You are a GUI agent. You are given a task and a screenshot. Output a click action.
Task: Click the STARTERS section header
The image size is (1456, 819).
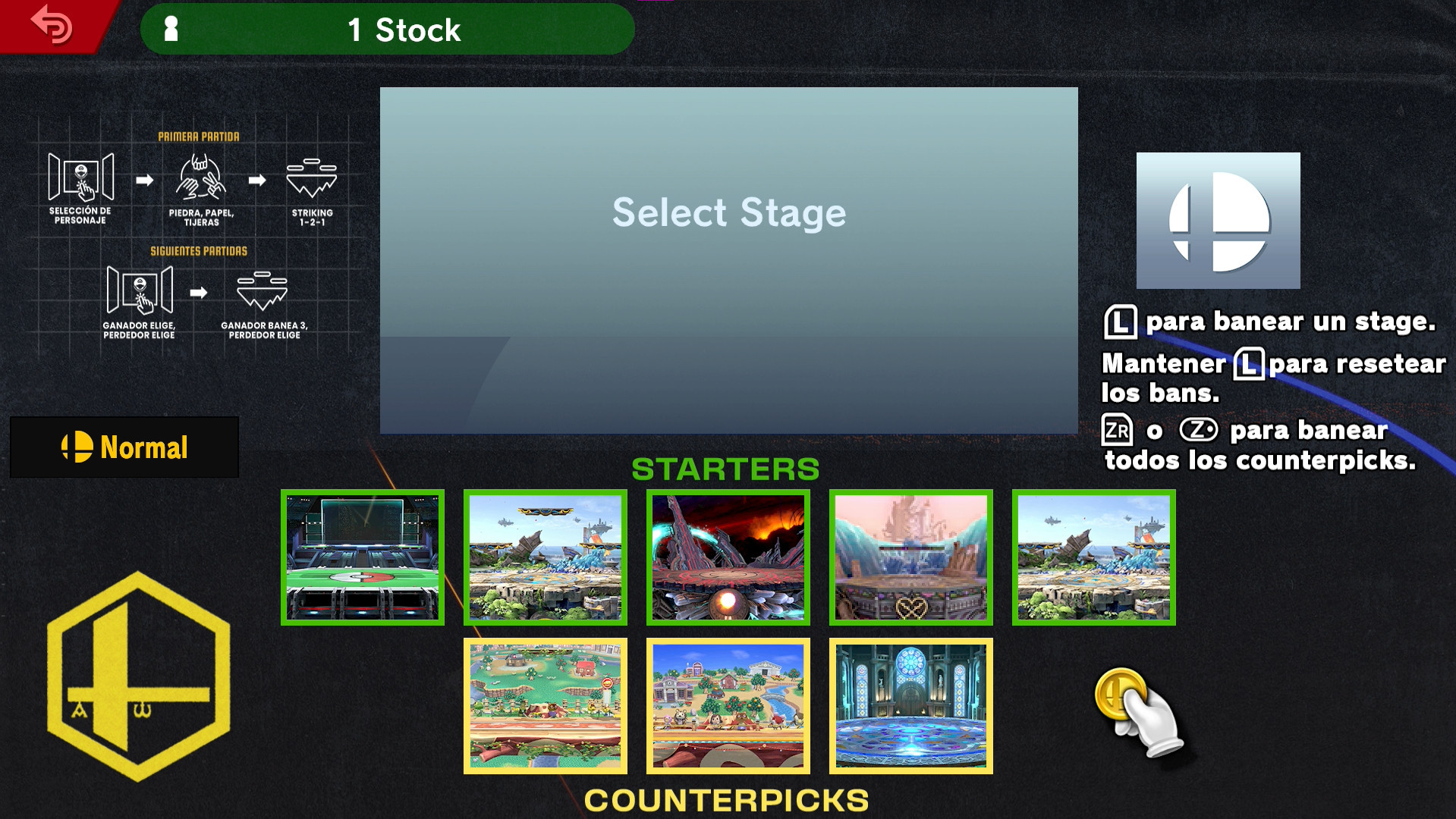click(728, 469)
